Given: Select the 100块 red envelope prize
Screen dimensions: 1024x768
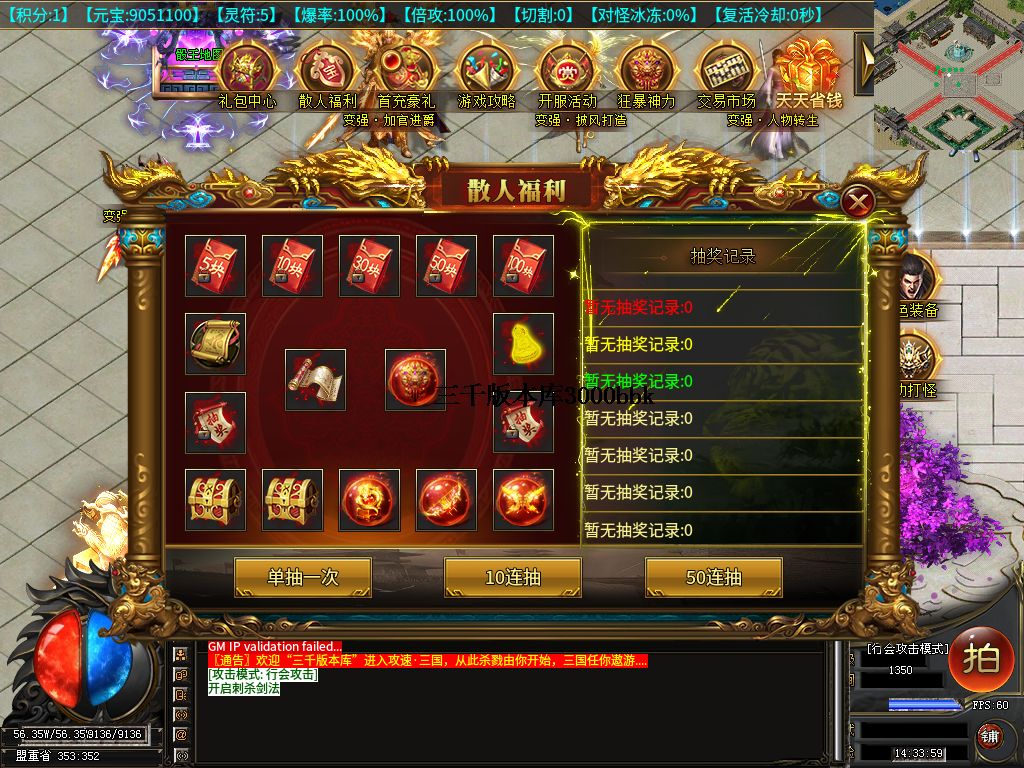Looking at the screenshot, I should (523, 265).
